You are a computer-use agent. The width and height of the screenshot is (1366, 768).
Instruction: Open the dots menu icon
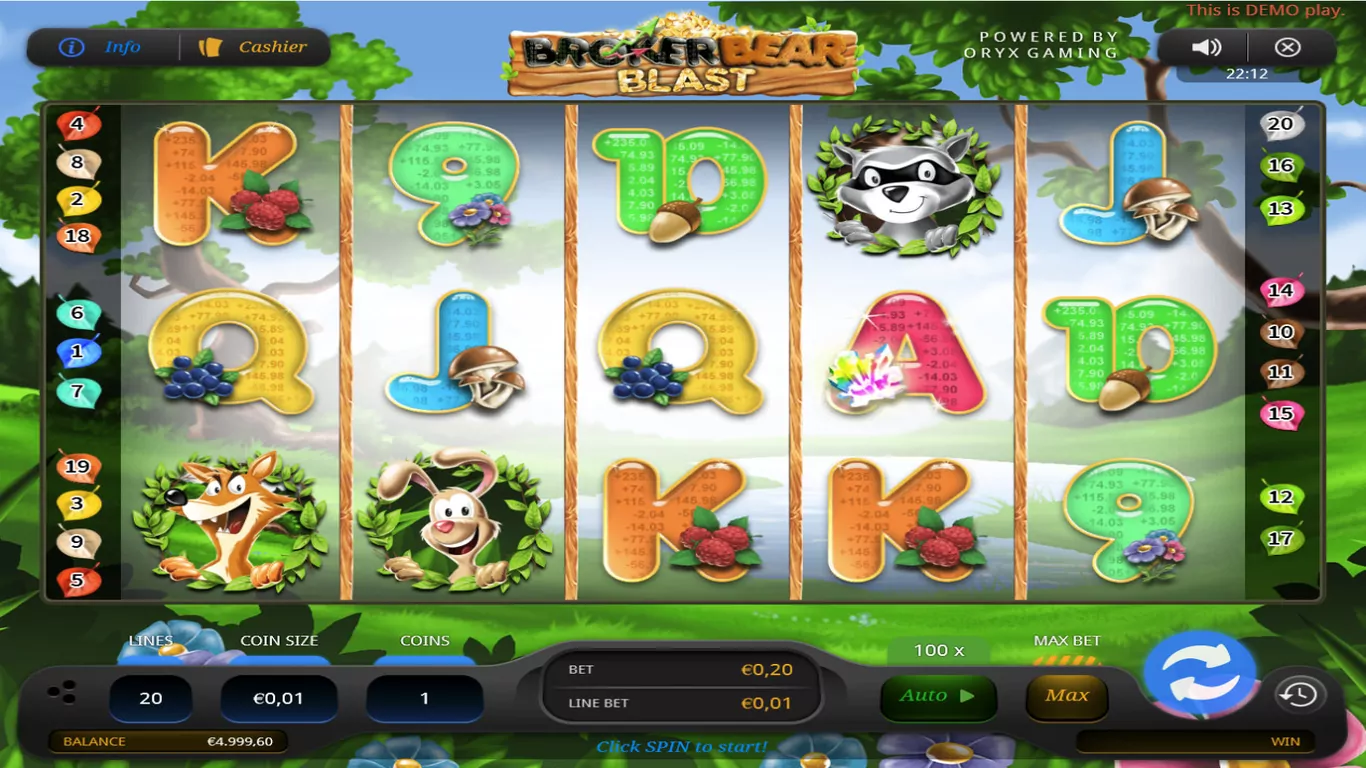(x=62, y=692)
